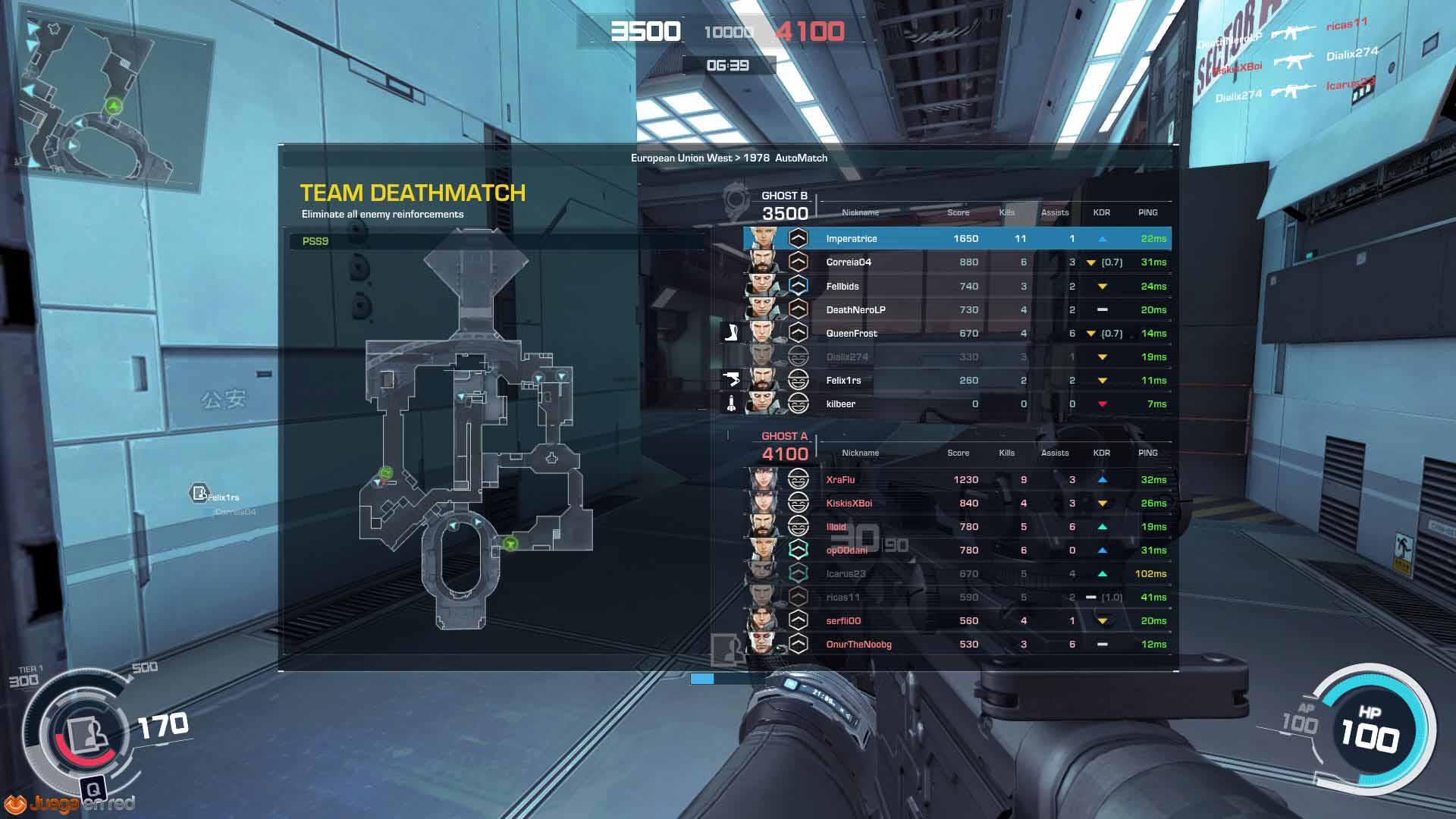
Task: Pick QueenFrost's scoreboard entry
Action: (x=957, y=334)
